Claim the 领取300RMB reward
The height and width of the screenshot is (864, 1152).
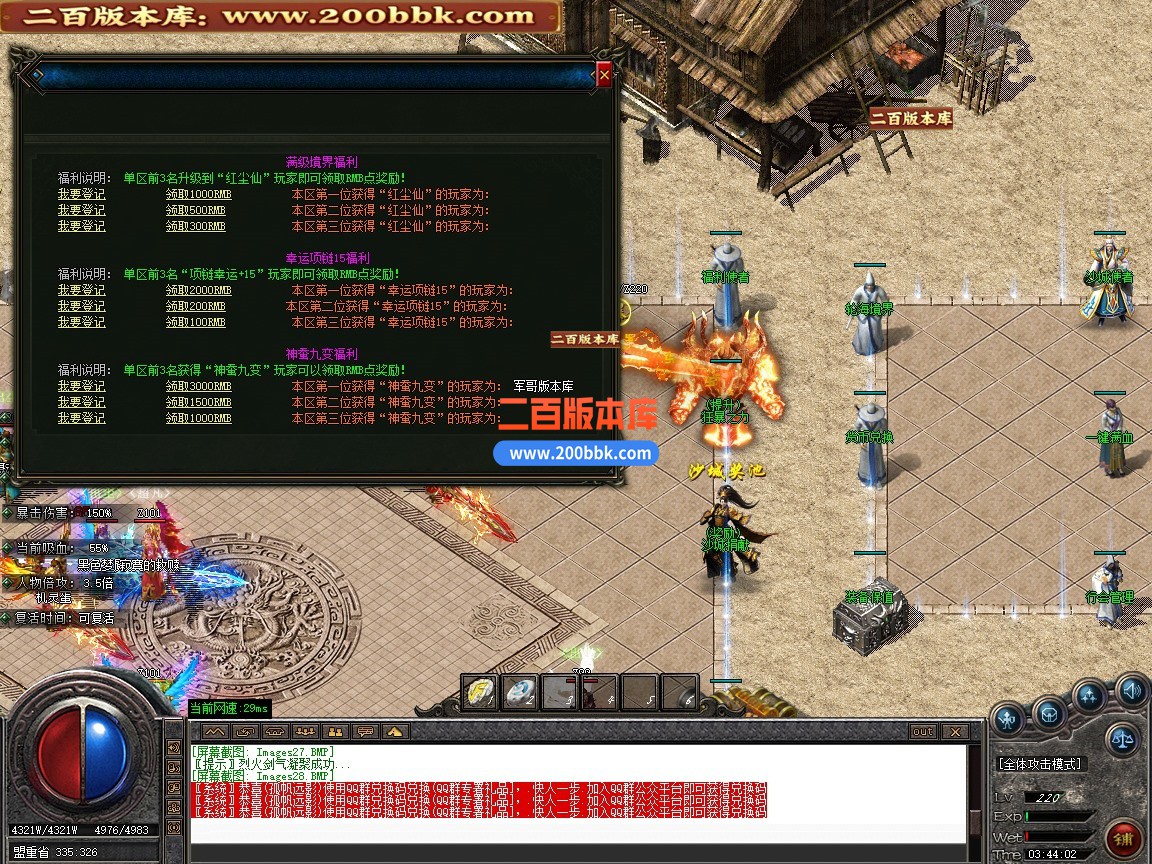point(195,226)
